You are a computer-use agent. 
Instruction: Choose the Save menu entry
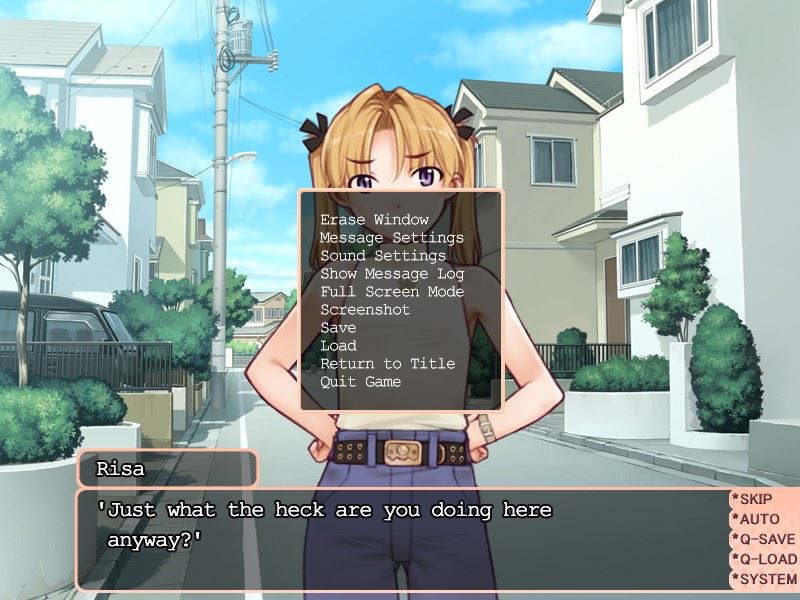click(338, 328)
